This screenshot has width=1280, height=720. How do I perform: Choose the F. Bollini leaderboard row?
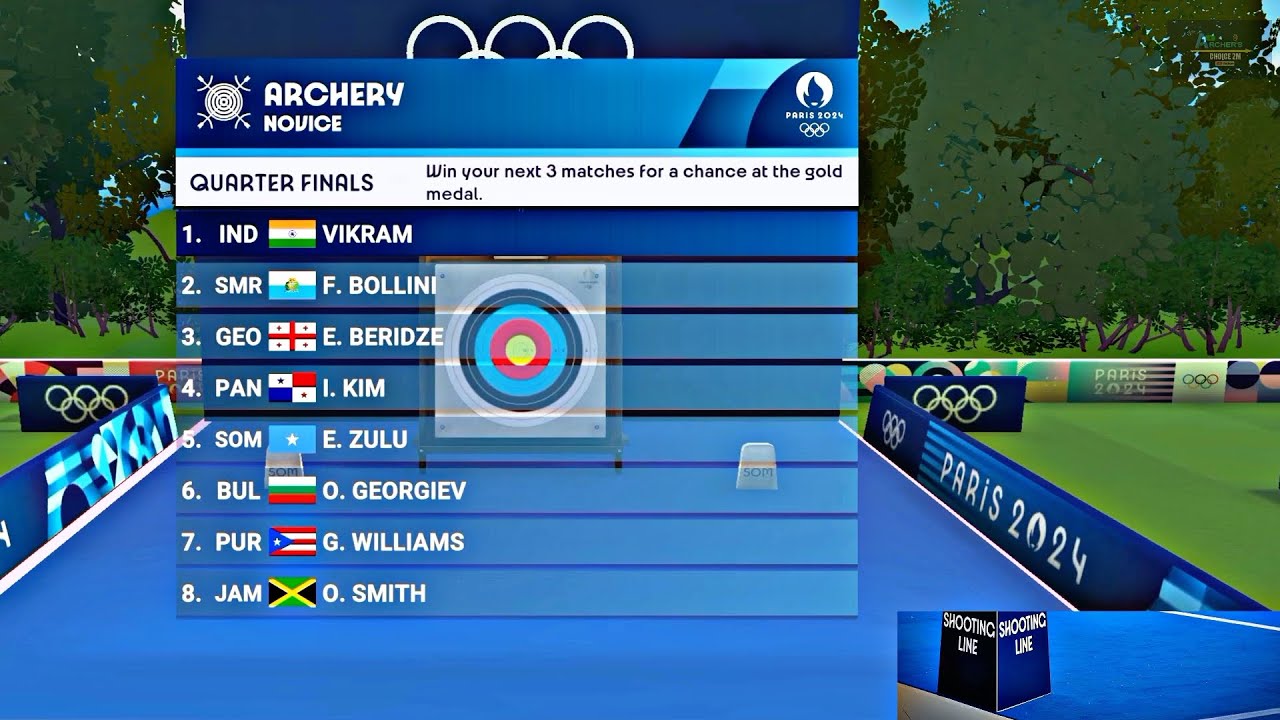(516, 286)
